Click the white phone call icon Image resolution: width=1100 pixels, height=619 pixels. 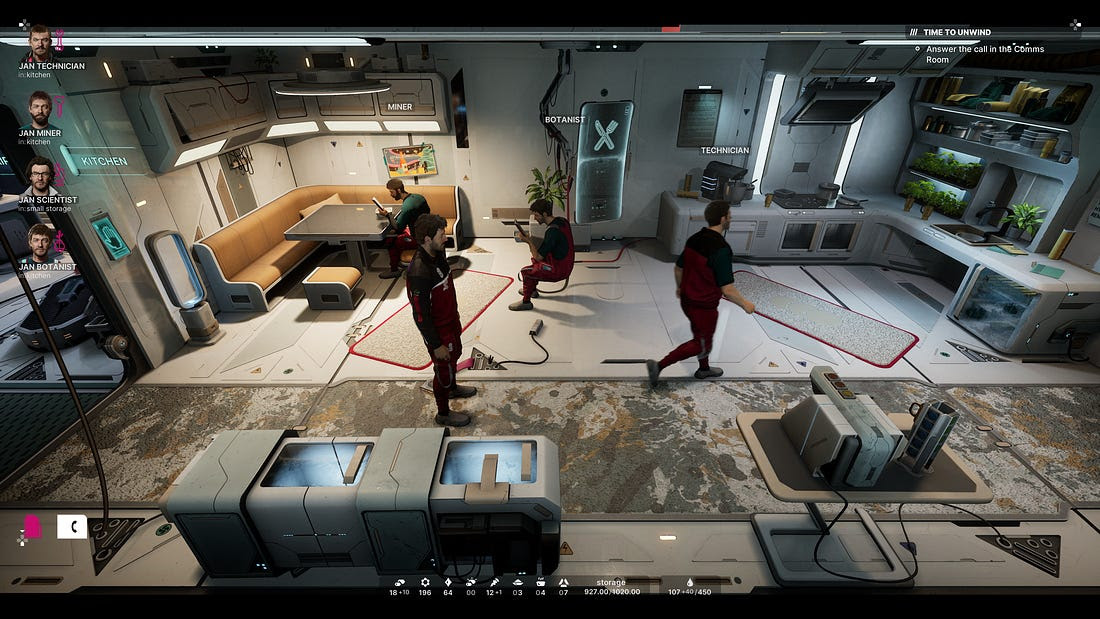click(72, 527)
